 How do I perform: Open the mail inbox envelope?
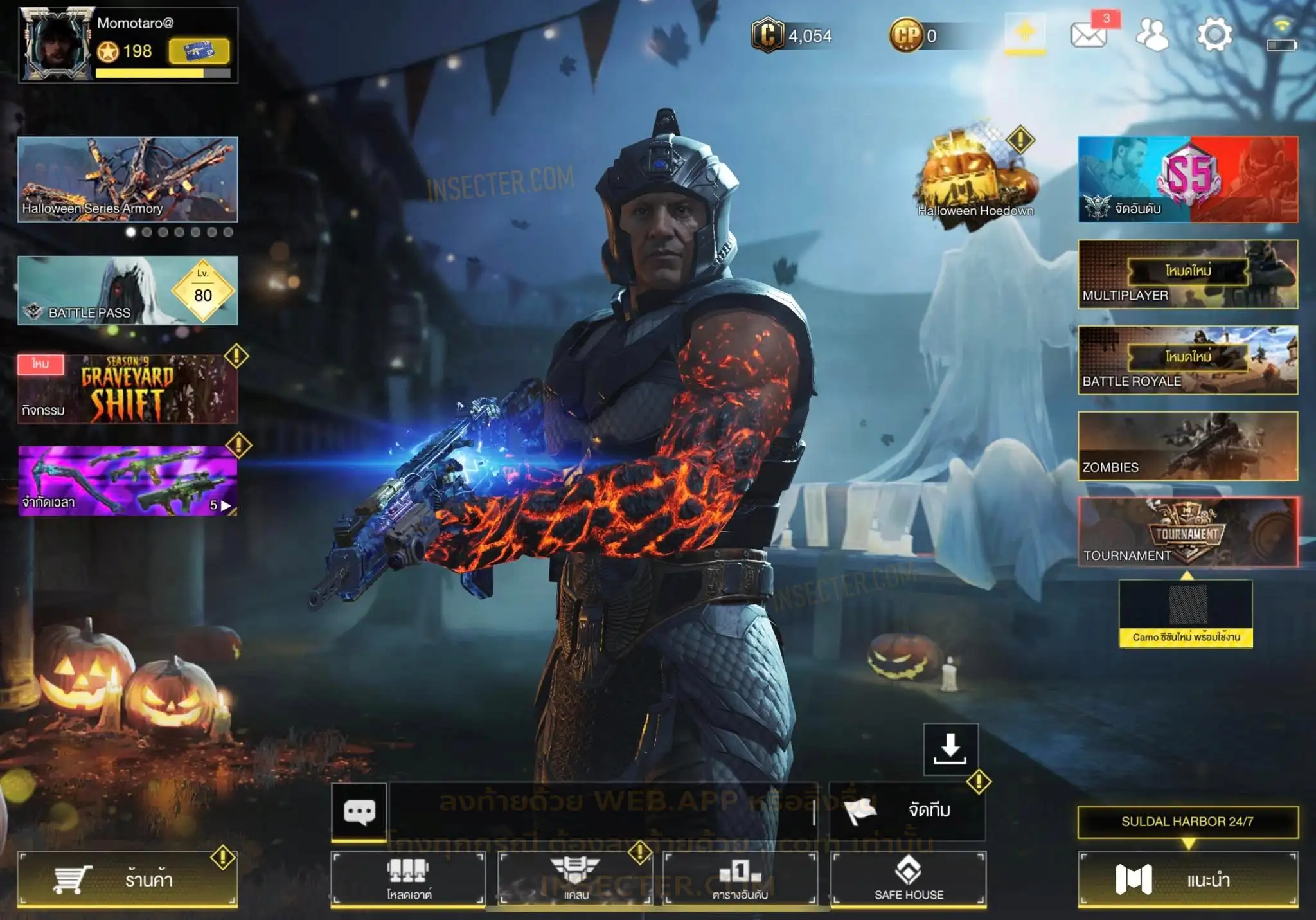click(x=1089, y=34)
